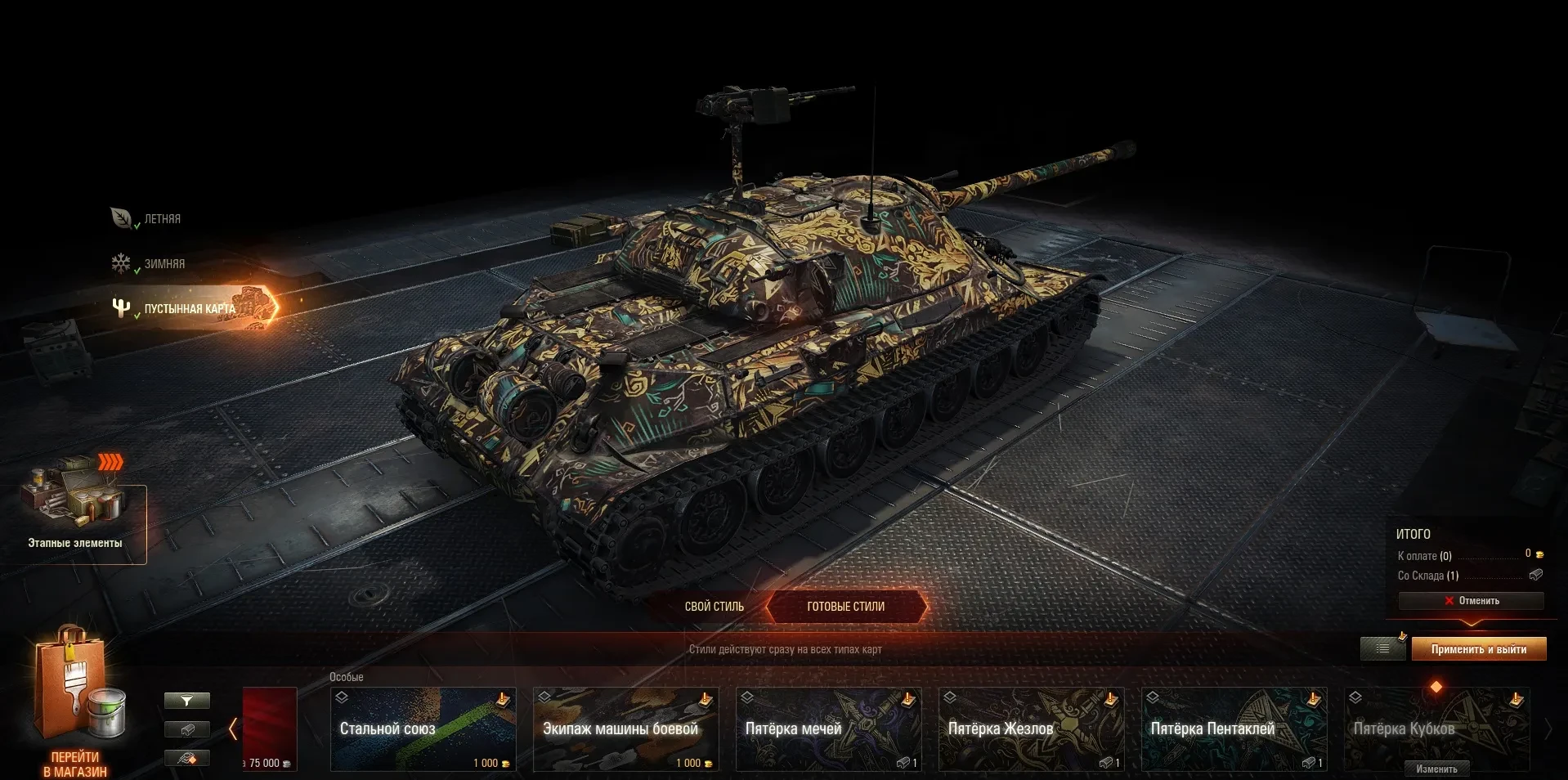Open the Готовые стили tab
Image resolution: width=1568 pixels, height=780 pixels.
(846, 607)
